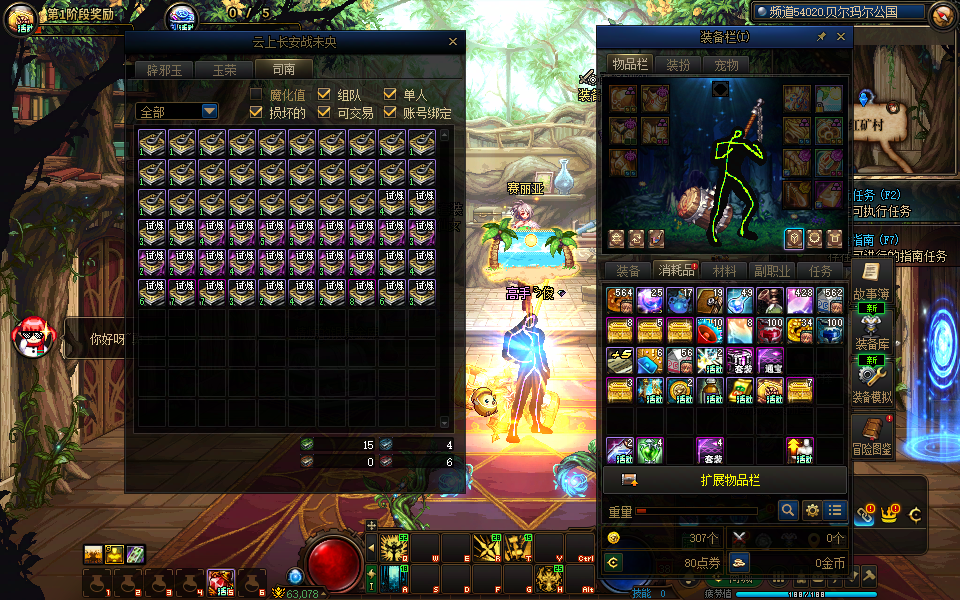Image resolution: width=960 pixels, height=600 pixels.
Task: Enable the 魔化值 checkbox
Action: click(258, 94)
